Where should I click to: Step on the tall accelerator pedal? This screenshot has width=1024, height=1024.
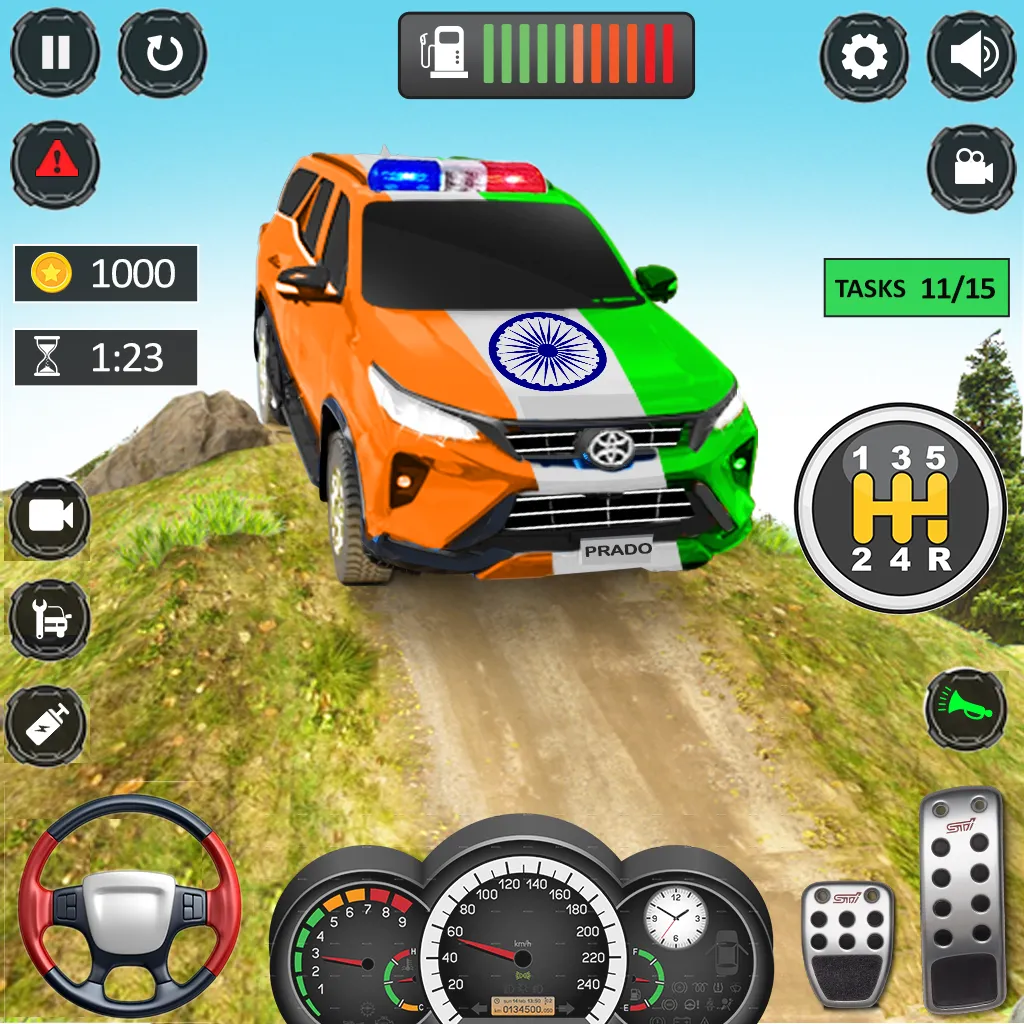coord(961,898)
